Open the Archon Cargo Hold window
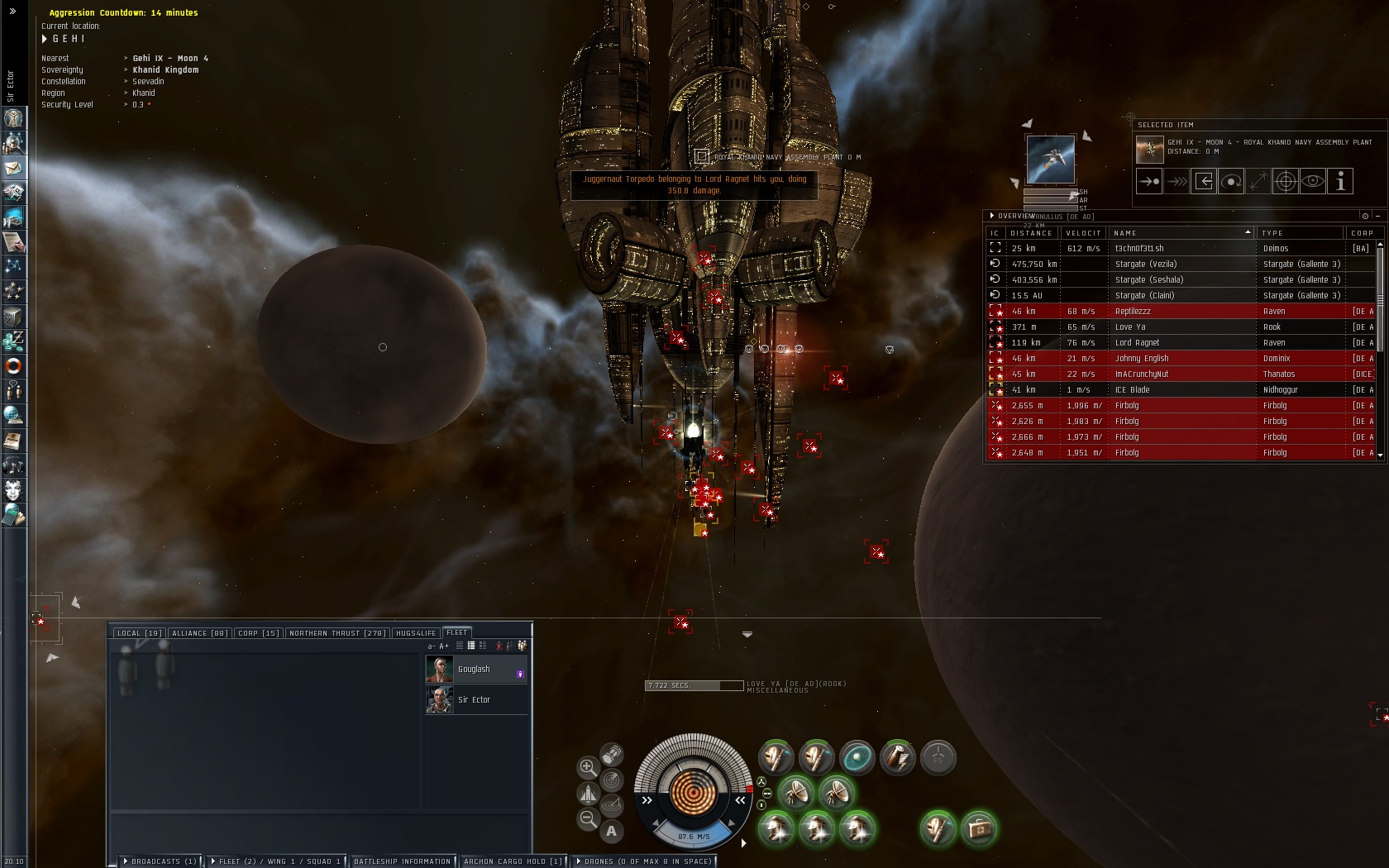The width and height of the screenshot is (1389, 868). pyautogui.click(x=513, y=861)
